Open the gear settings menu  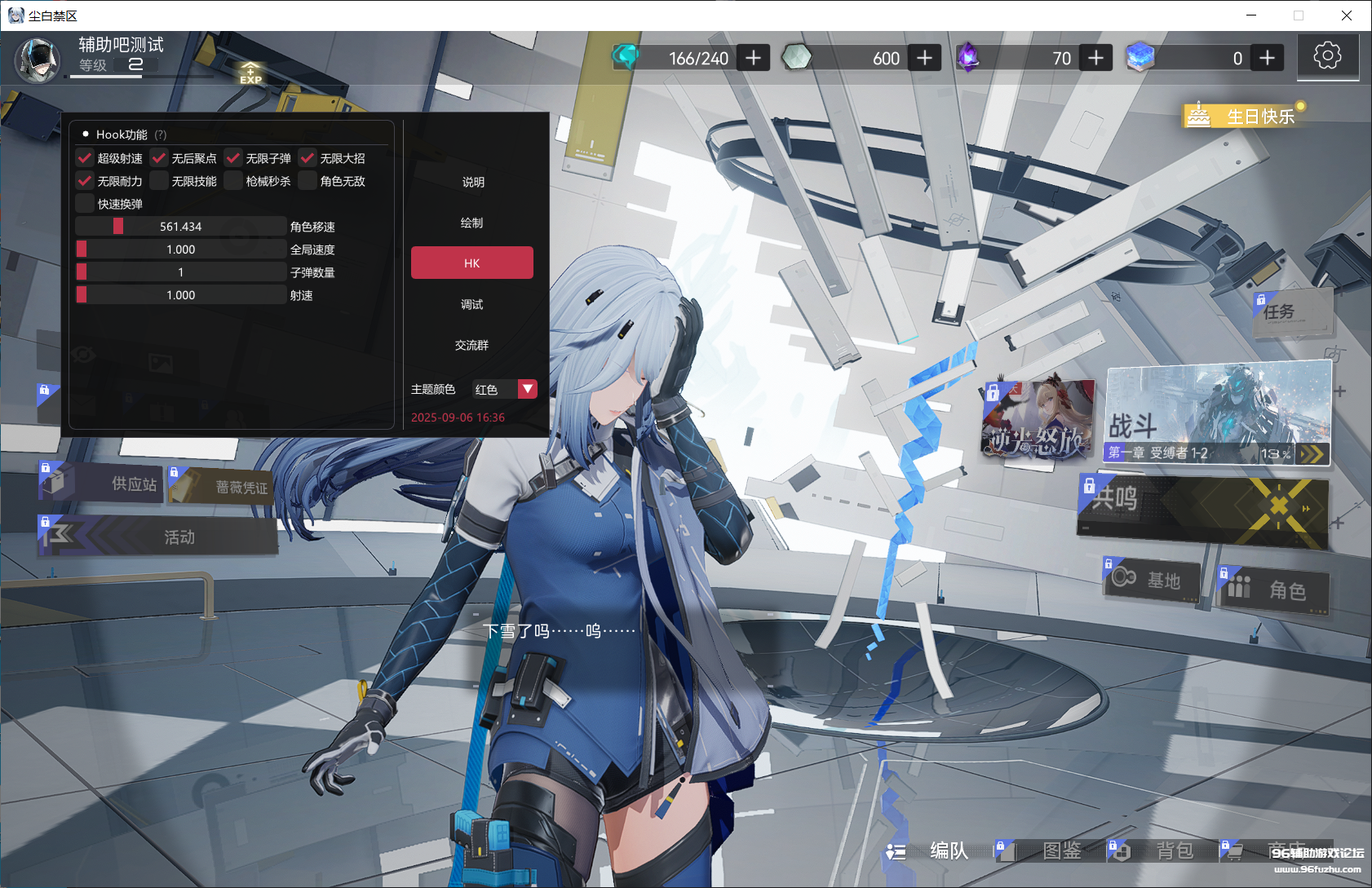tap(1327, 55)
